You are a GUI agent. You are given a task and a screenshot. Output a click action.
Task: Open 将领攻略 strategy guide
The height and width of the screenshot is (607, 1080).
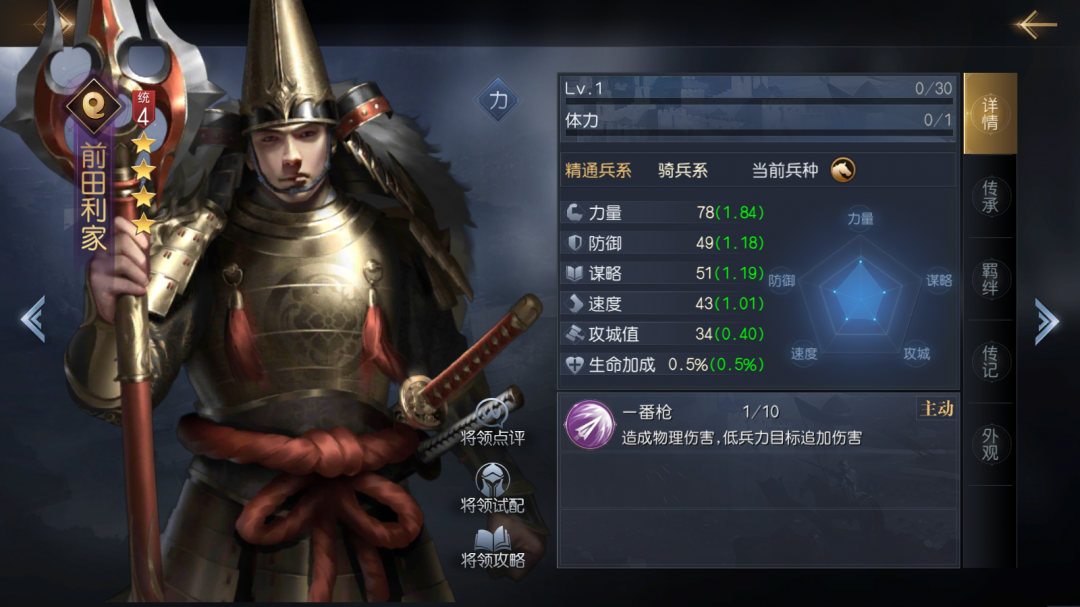tap(493, 547)
